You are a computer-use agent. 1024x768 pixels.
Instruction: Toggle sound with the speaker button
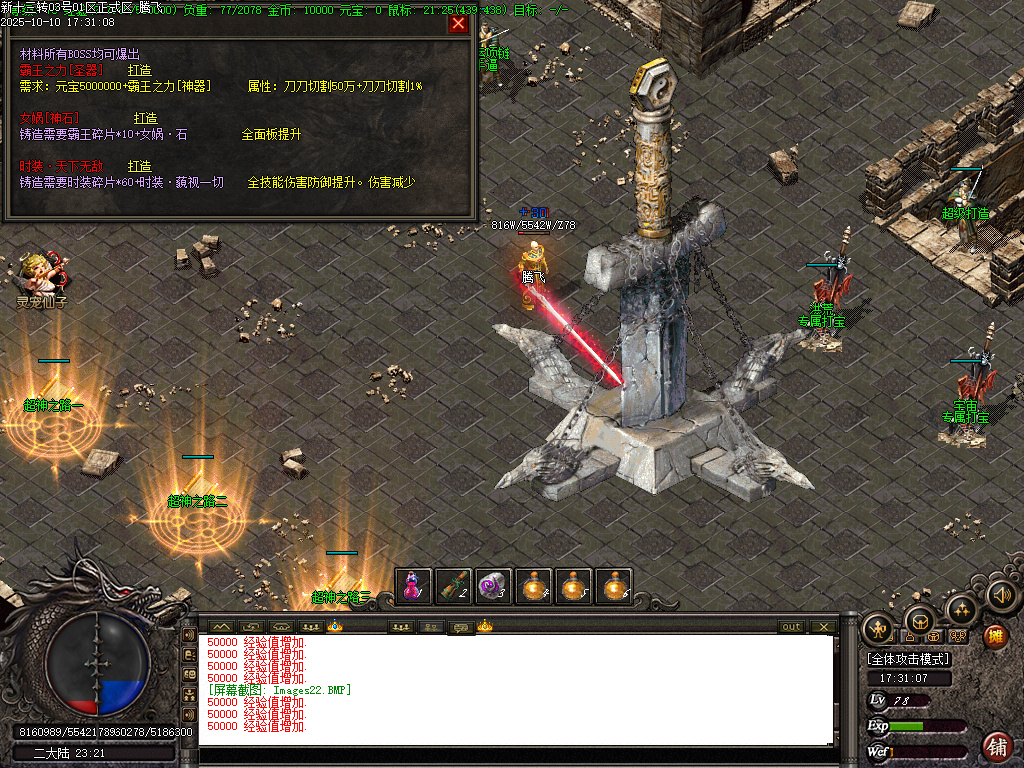(1001, 596)
